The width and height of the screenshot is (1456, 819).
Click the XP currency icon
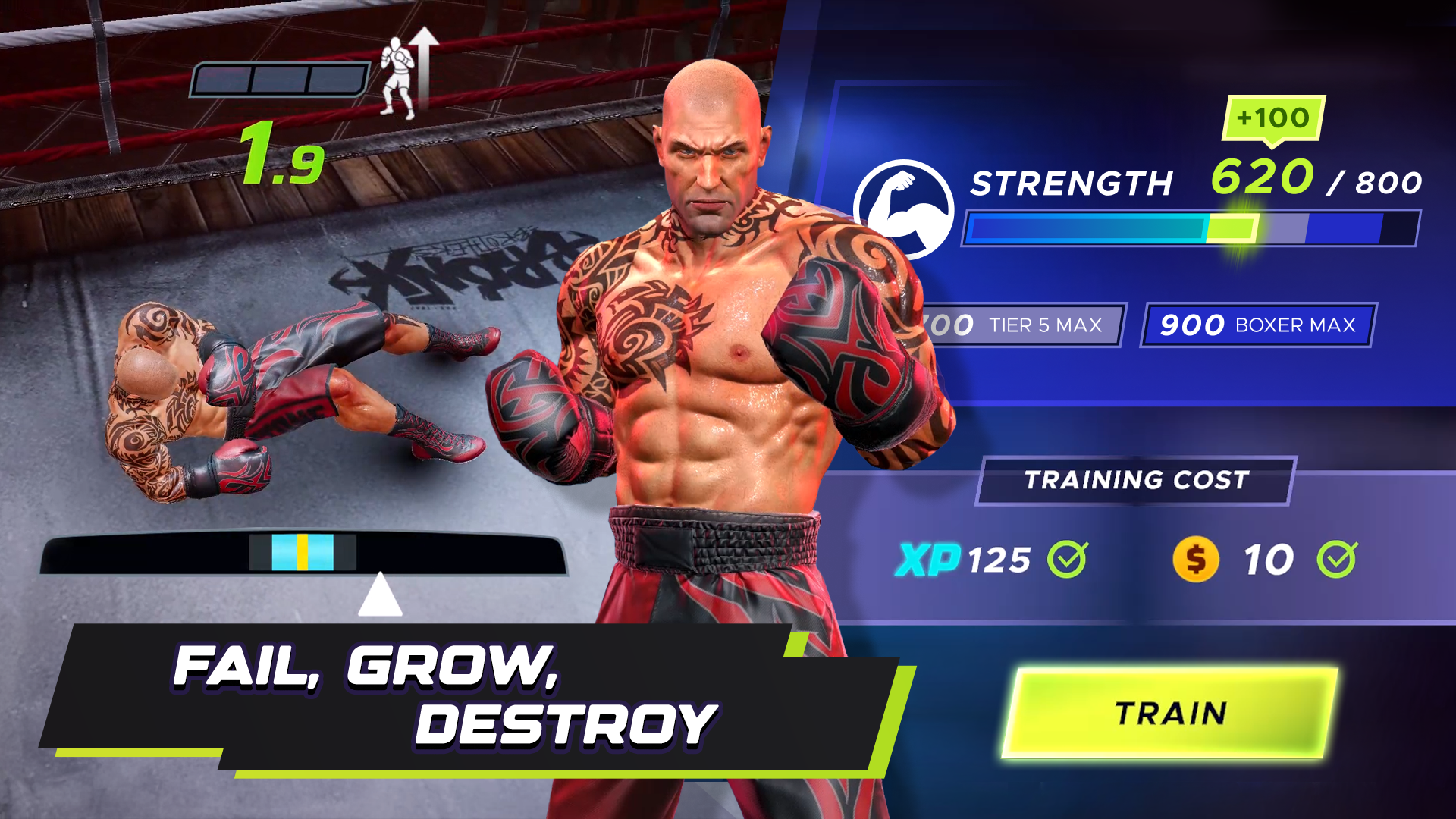[929, 557]
